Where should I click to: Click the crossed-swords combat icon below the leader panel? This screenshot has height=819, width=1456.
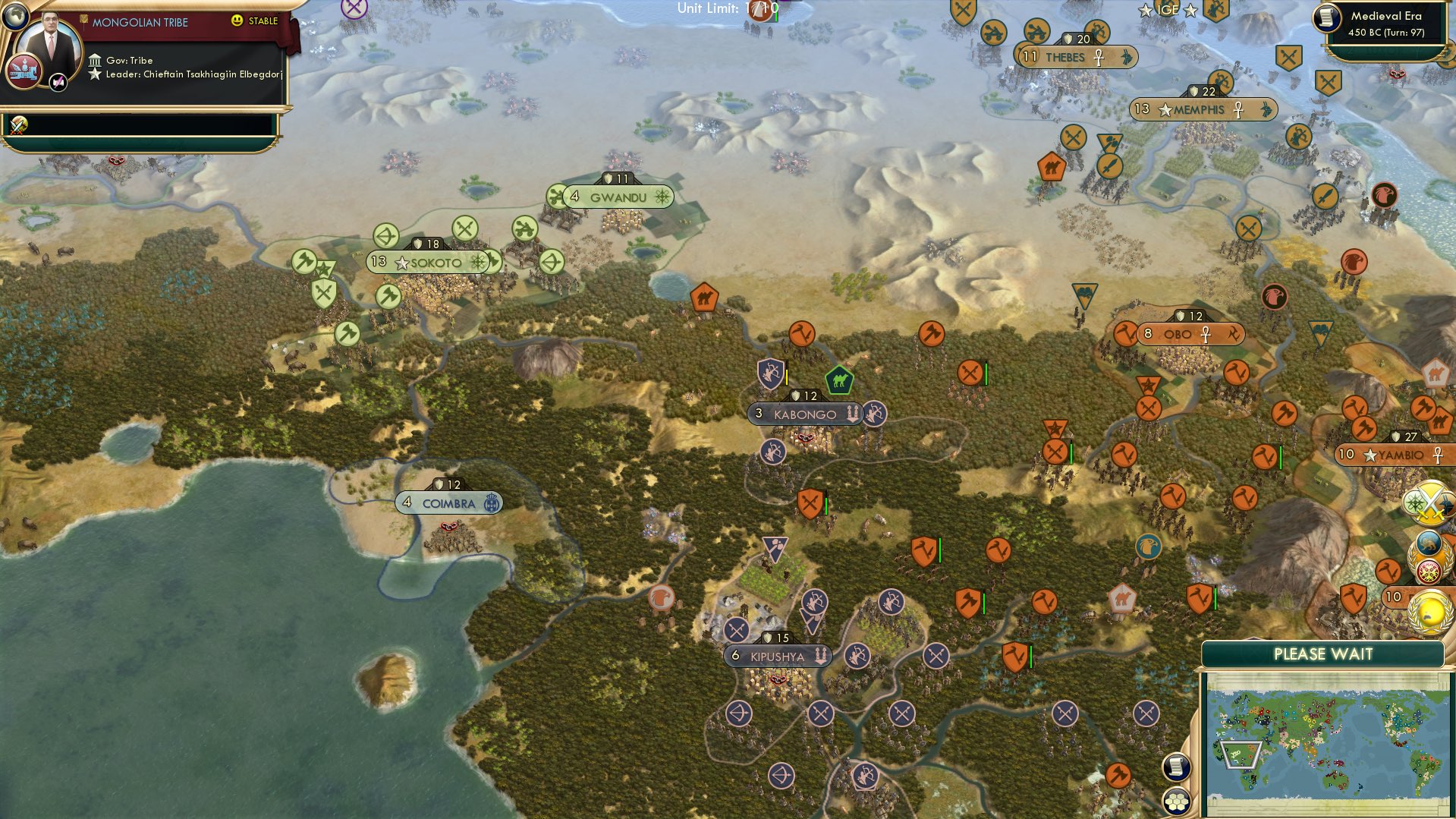tap(17, 124)
